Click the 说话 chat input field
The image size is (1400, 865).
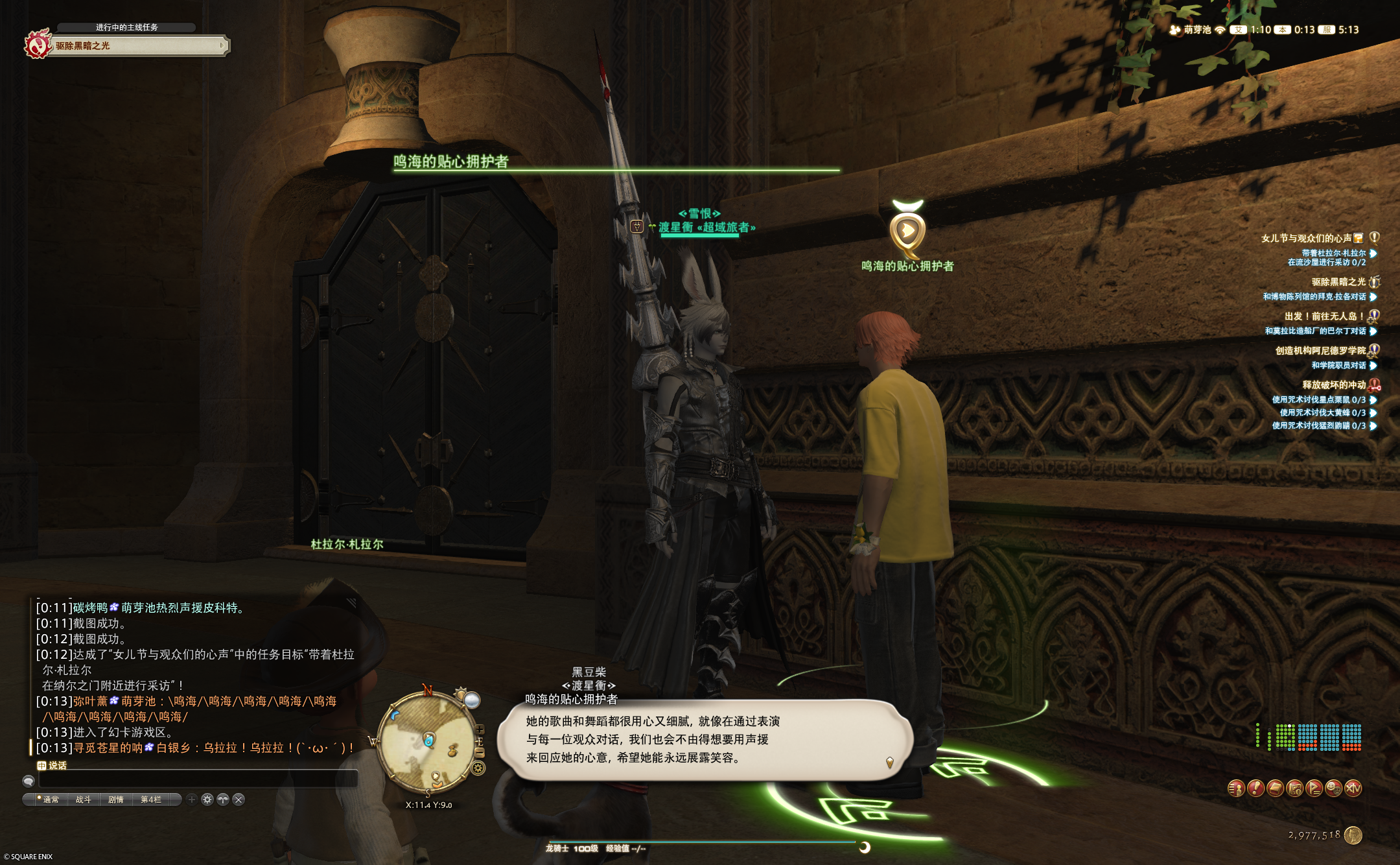pos(194,781)
